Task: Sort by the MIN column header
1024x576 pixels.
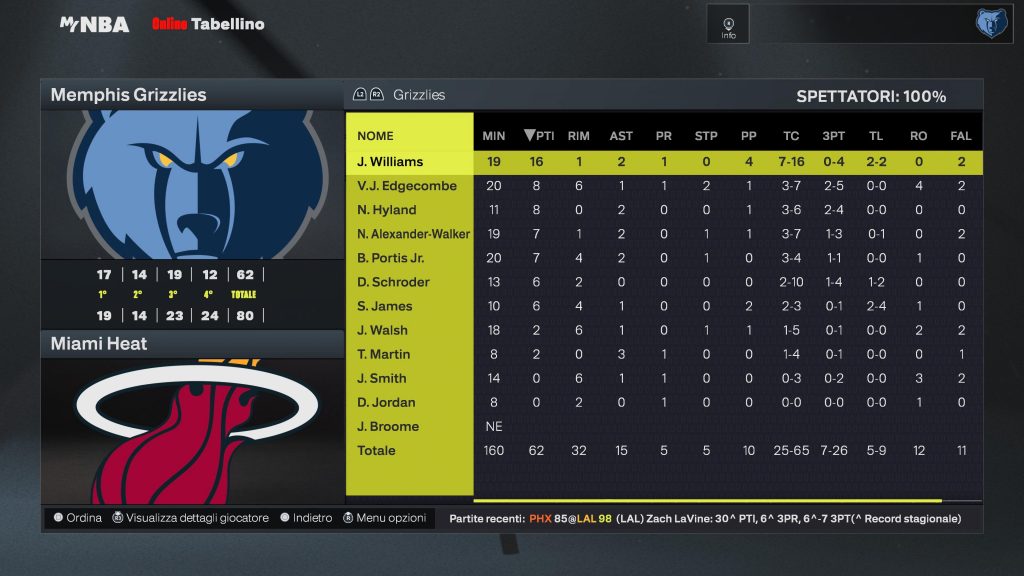Action: [494, 136]
